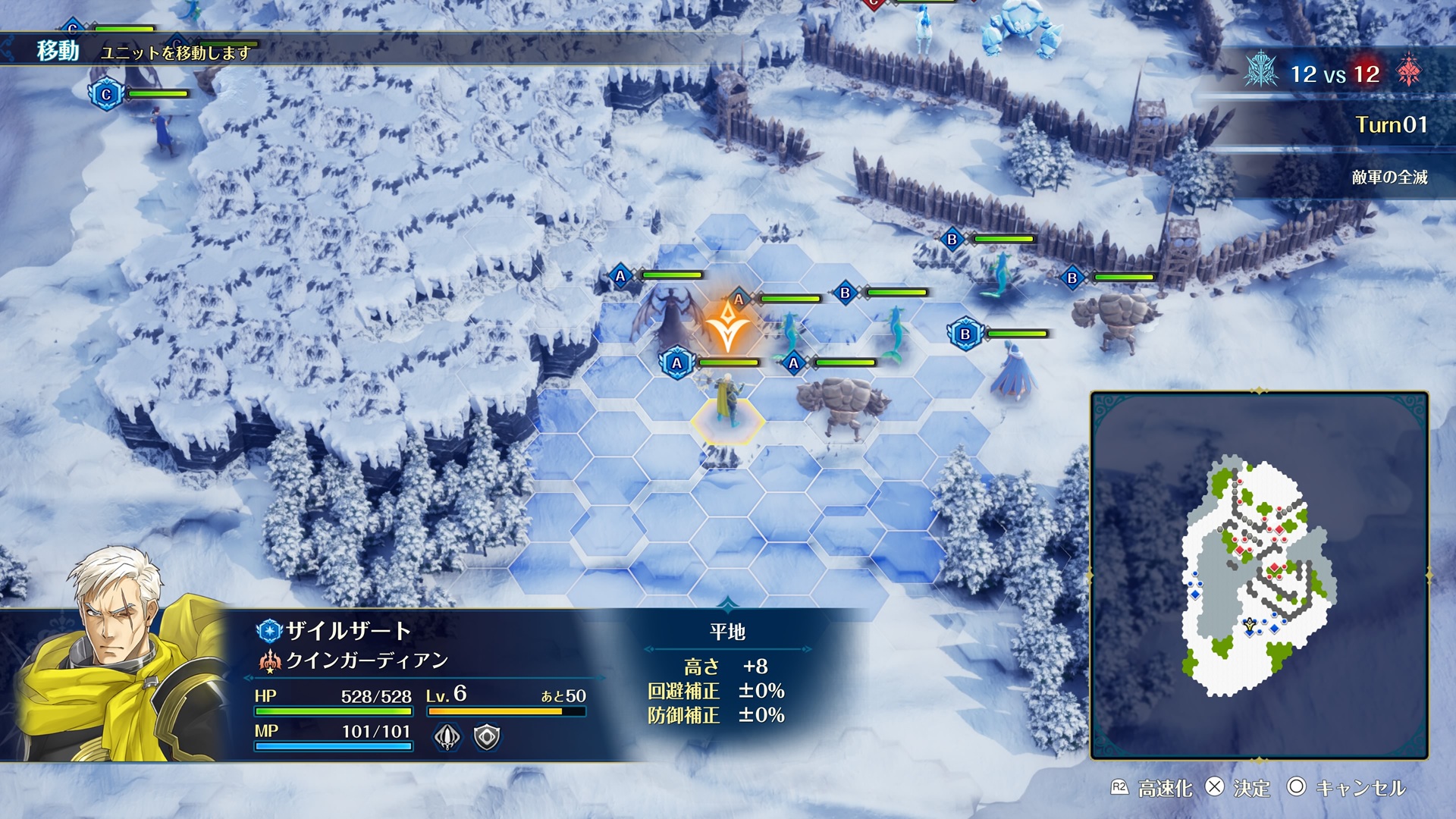Select the blue A unit badge above the demon

pos(620,276)
